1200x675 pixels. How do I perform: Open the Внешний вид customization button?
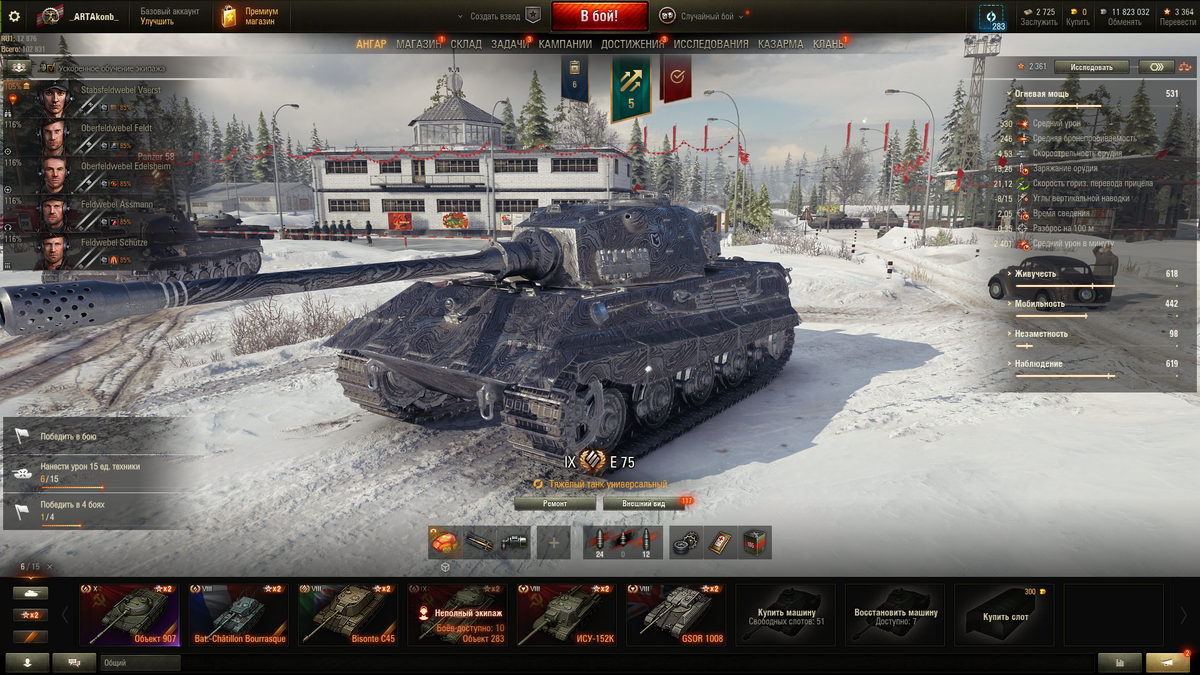point(644,504)
